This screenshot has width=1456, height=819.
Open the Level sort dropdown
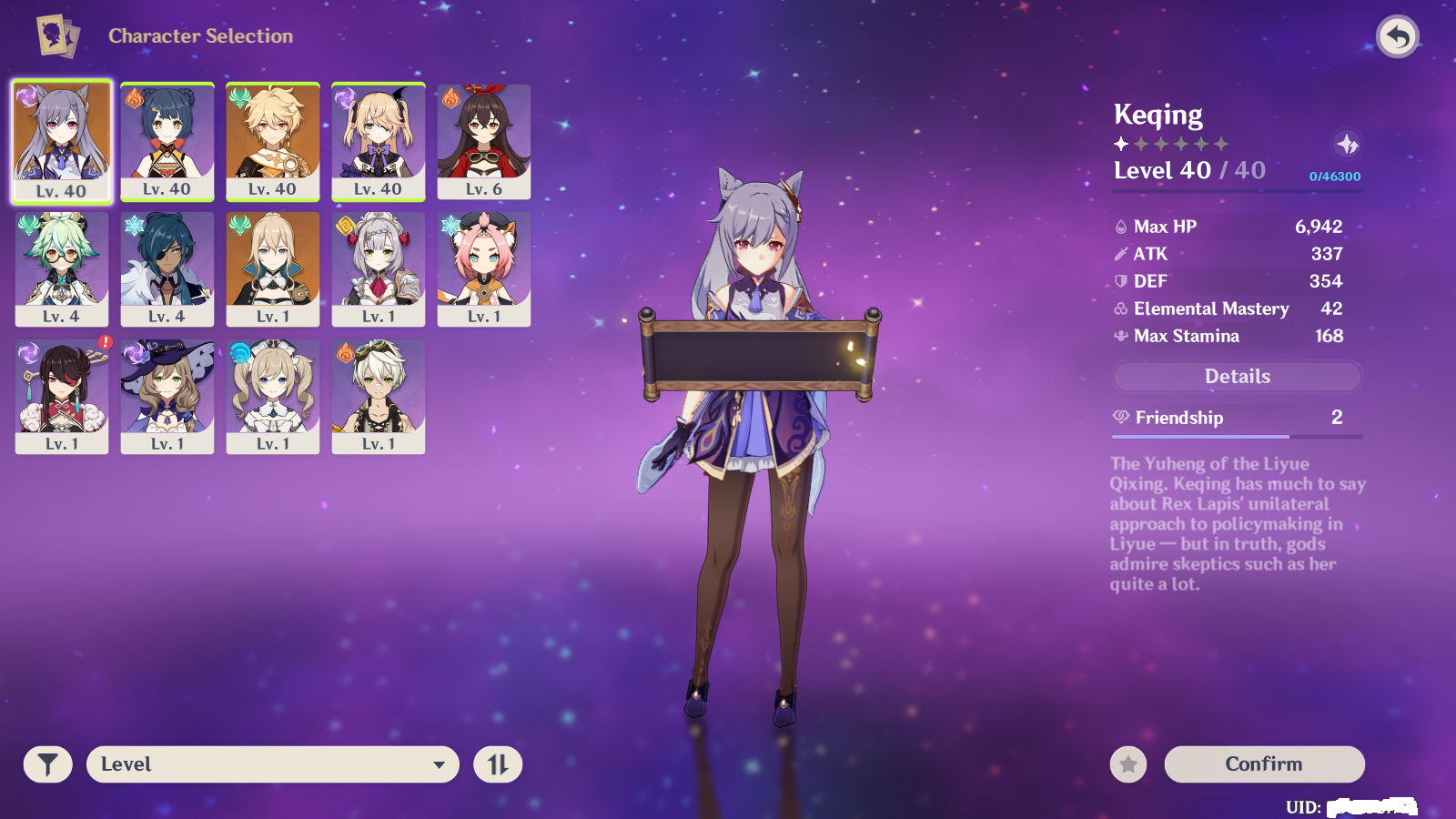tap(273, 764)
